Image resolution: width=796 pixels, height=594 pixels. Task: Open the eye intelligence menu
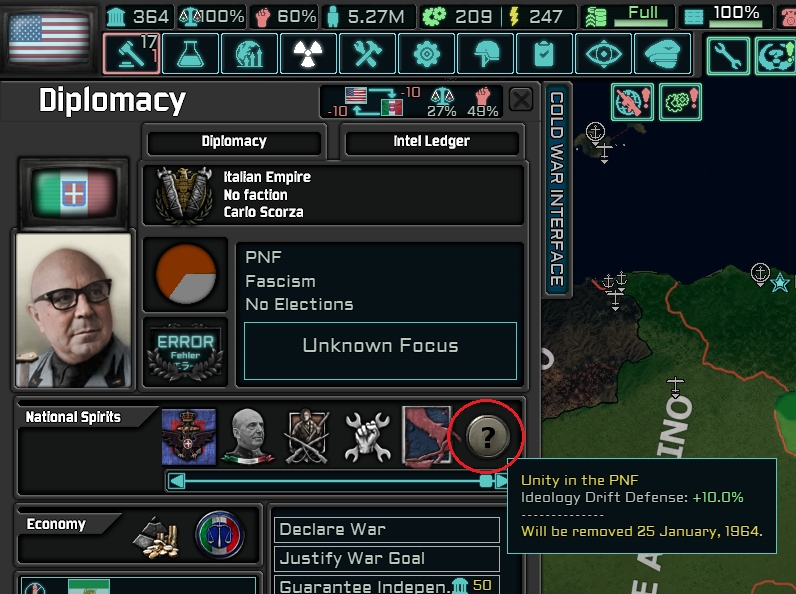[604, 54]
